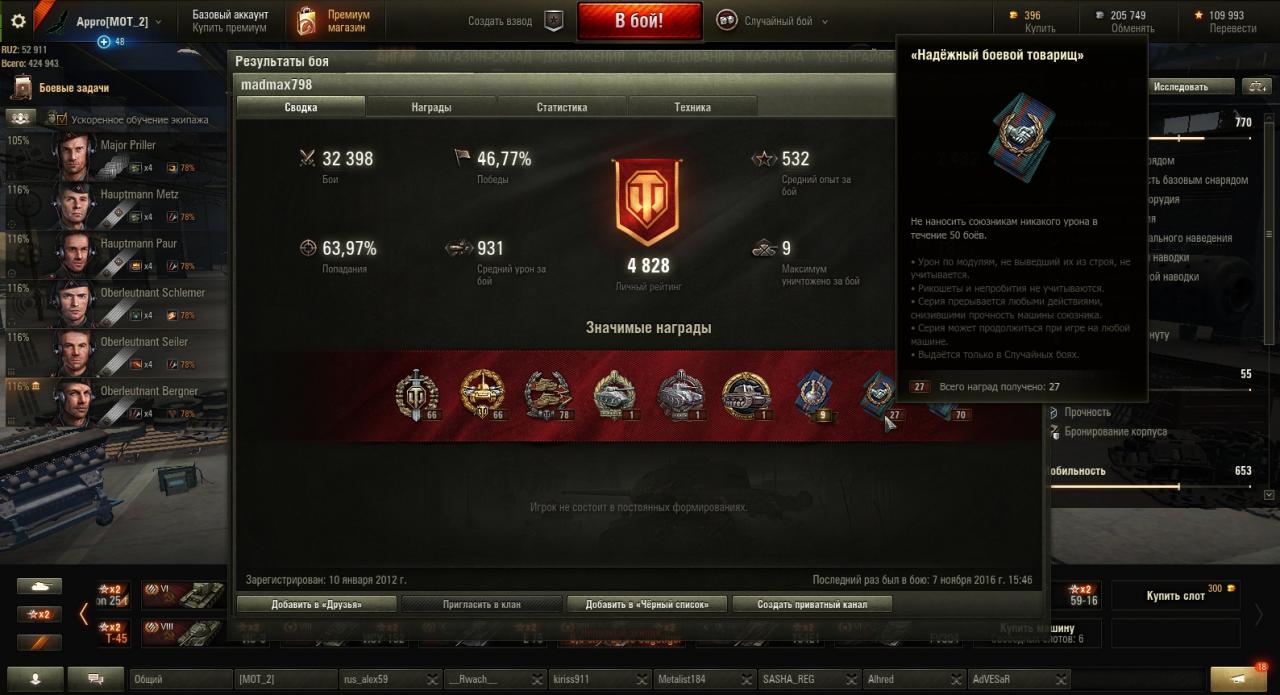Viewport: 1280px width, 695px height.
Task: Buy a slot via «Купить слот»
Action: pyautogui.click(x=1176, y=596)
